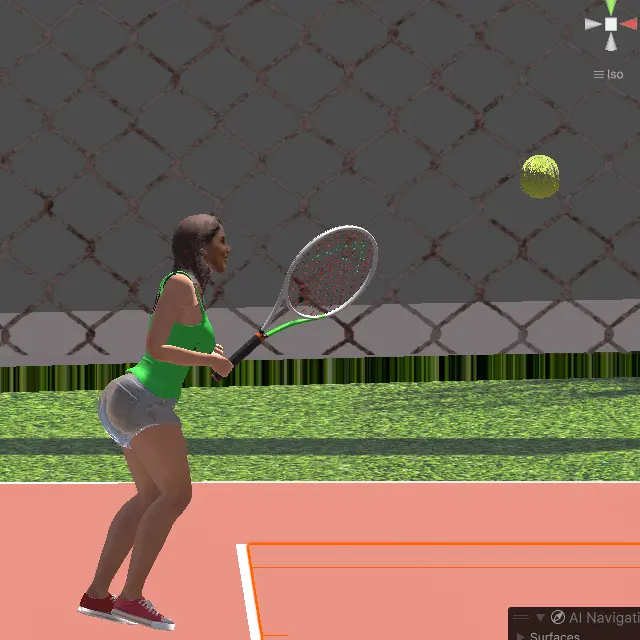Click the green Y-axis cone on the gizmo
Screen dimensions: 640x640
[611, 7]
